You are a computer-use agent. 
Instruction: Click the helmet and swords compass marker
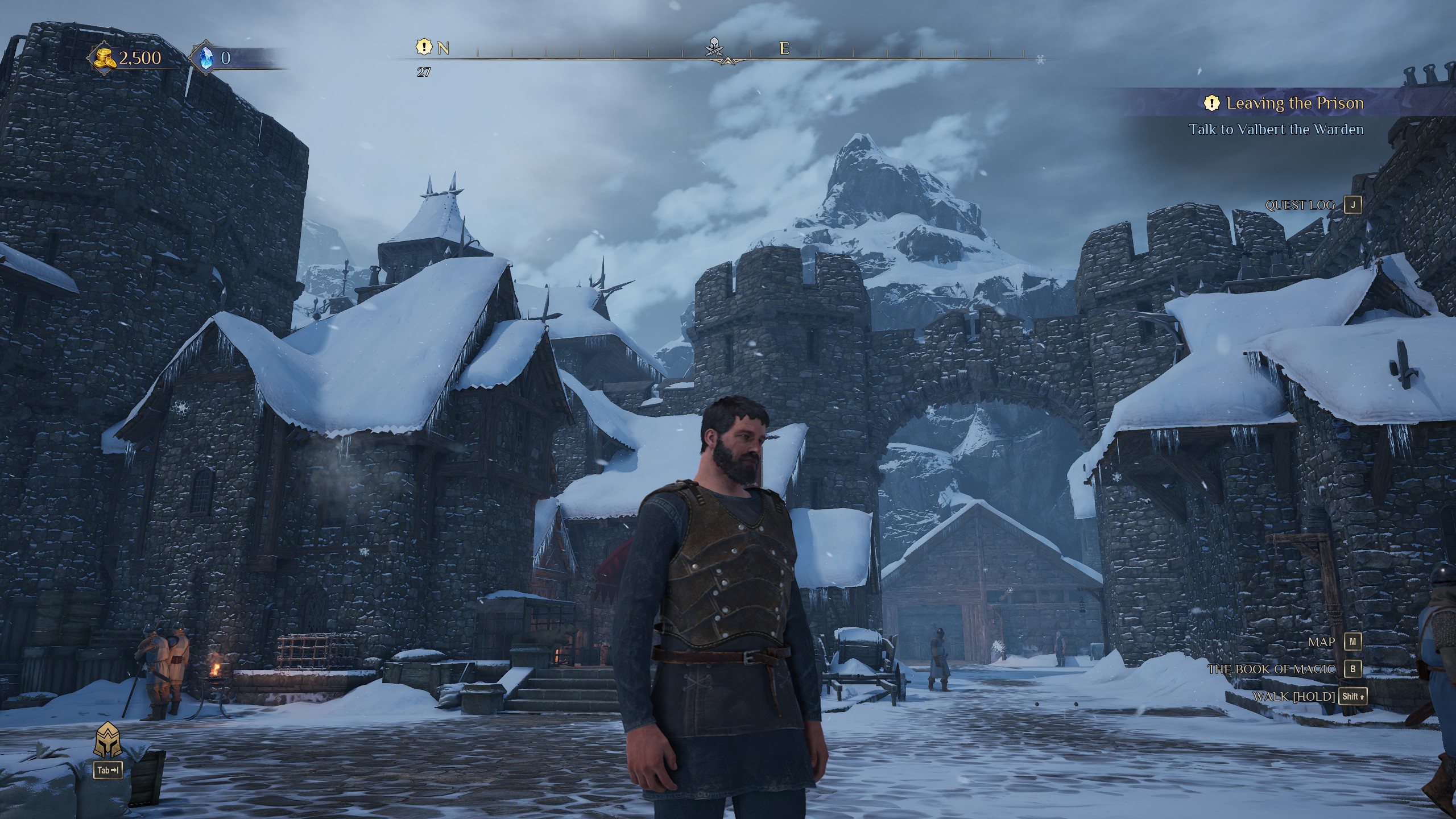(713, 47)
